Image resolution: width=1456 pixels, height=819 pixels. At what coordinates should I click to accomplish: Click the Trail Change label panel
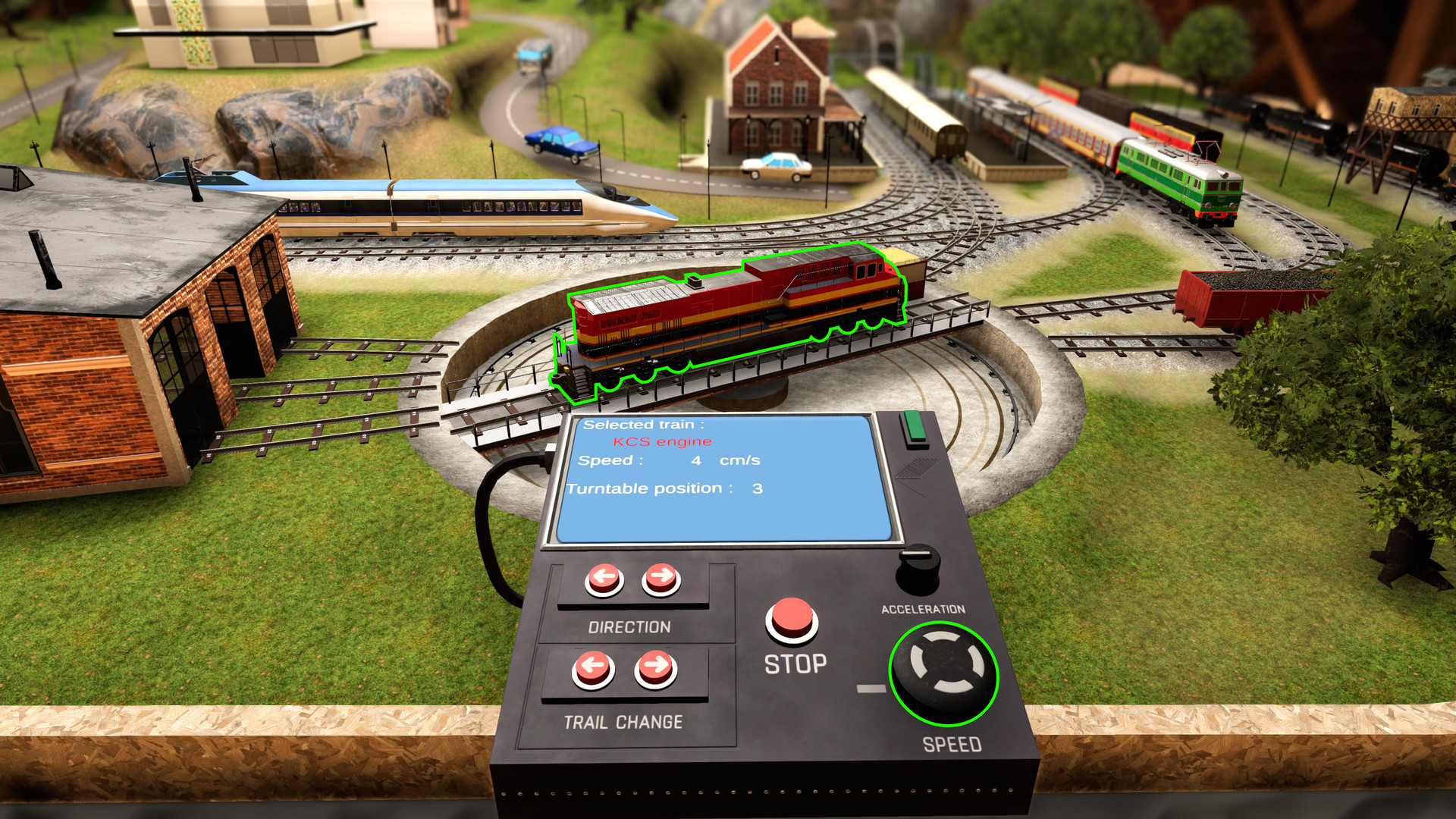[623, 722]
